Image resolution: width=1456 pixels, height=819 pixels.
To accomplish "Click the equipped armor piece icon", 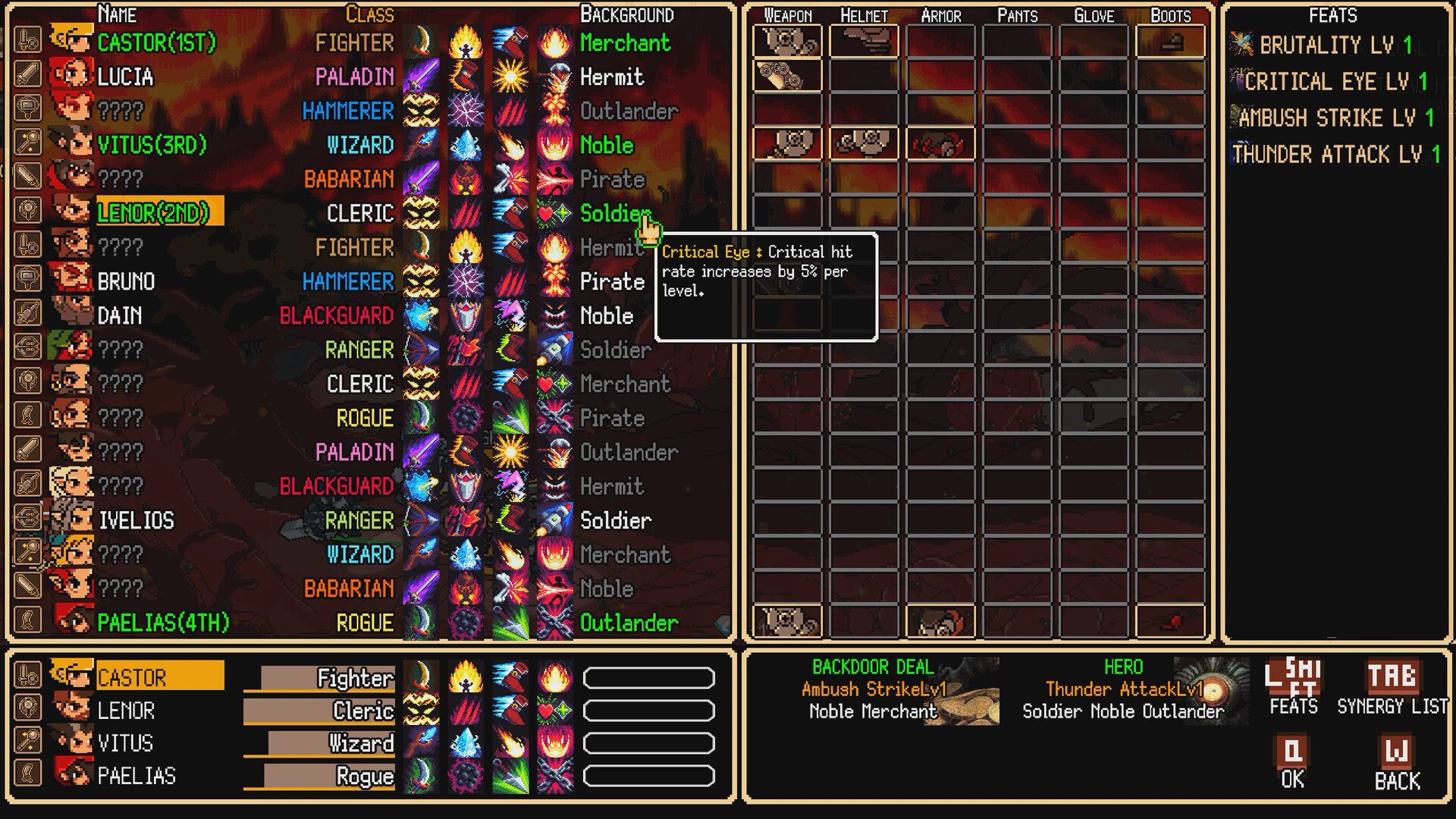I will 940,143.
